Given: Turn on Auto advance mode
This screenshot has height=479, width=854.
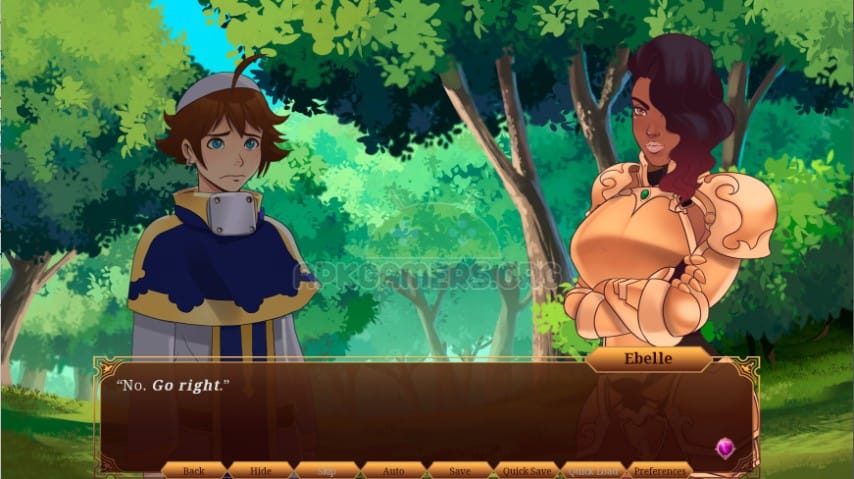Looking at the screenshot, I should (394, 470).
